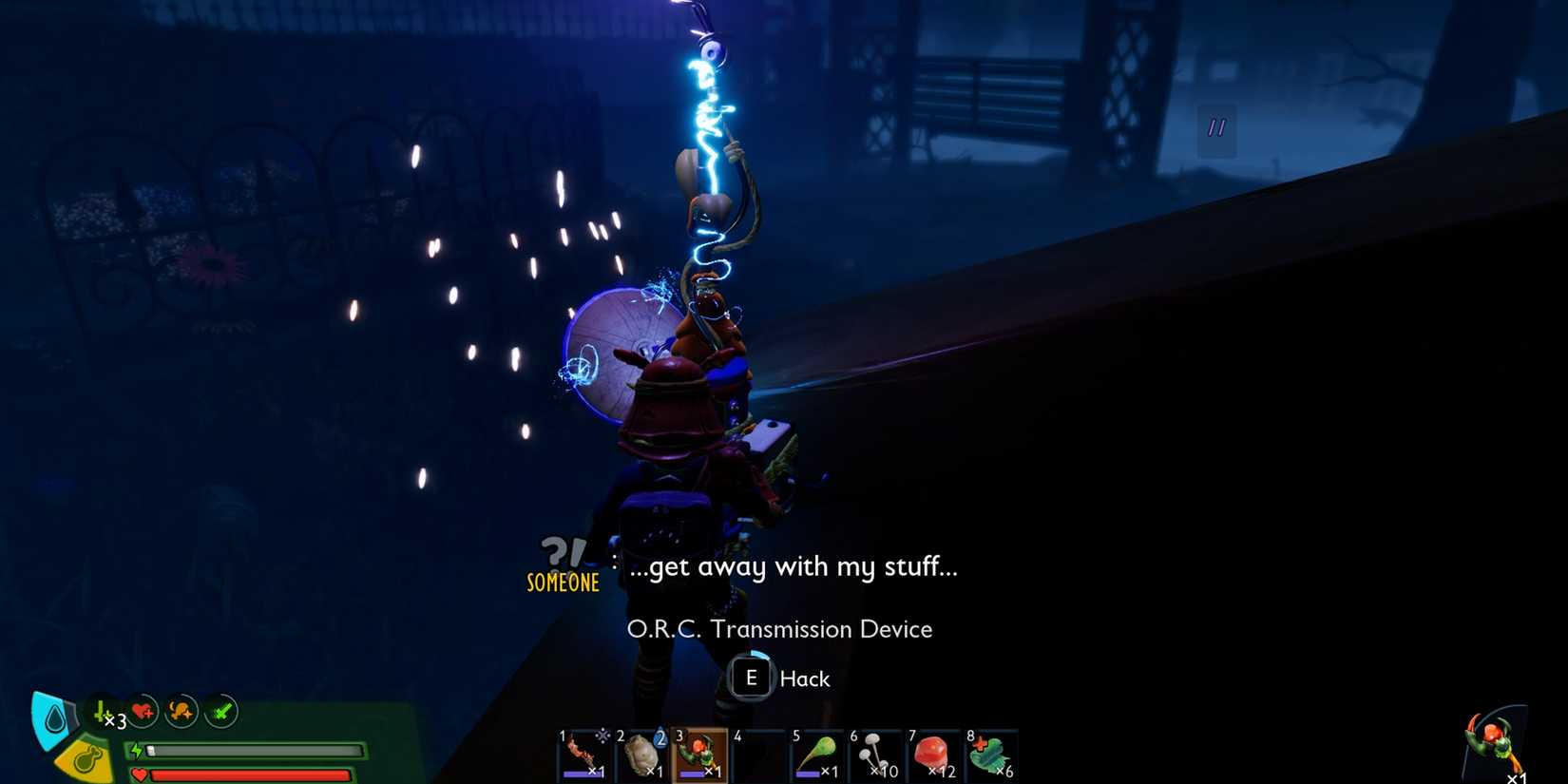
Task: Click the green checkmark sword buff icon
Action: coord(221,710)
